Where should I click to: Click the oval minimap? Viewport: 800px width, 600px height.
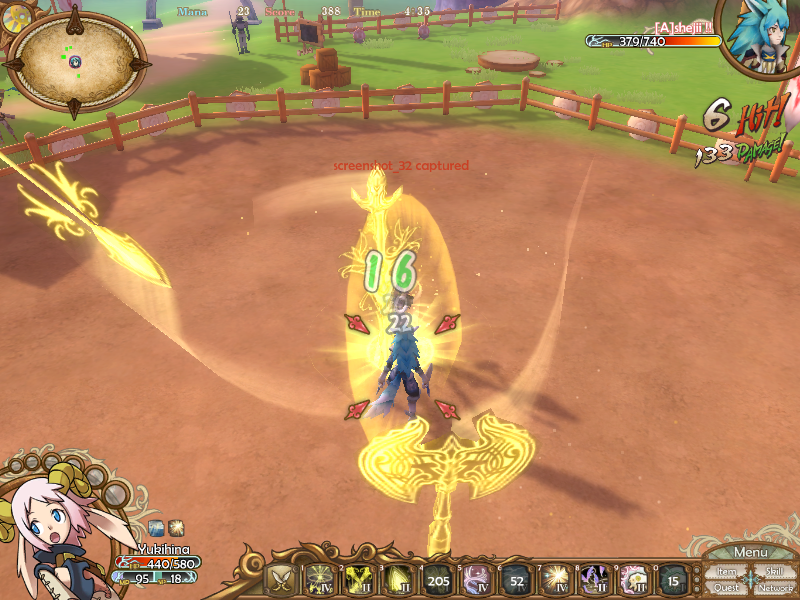pyautogui.click(x=76, y=60)
